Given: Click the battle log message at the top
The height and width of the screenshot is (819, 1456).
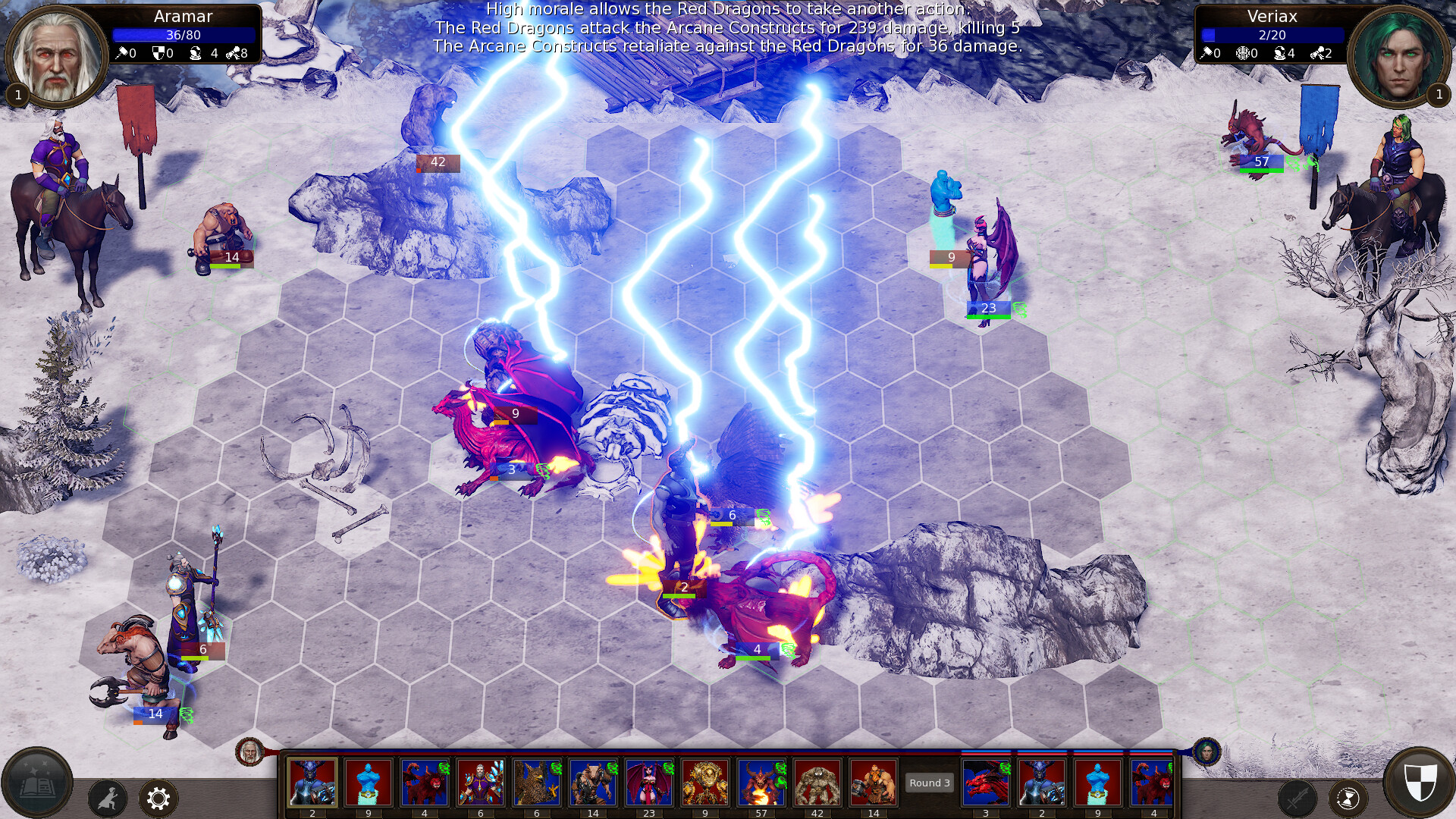Looking at the screenshot, I should point(726,30).
